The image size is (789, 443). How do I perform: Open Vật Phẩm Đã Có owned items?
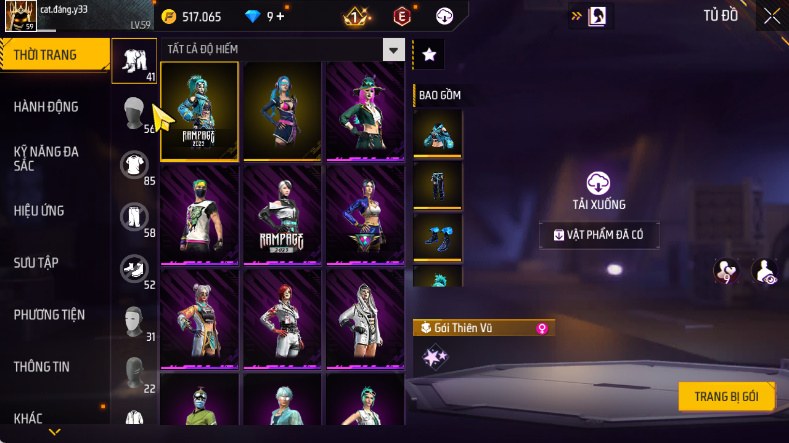[x=599, y=235]
